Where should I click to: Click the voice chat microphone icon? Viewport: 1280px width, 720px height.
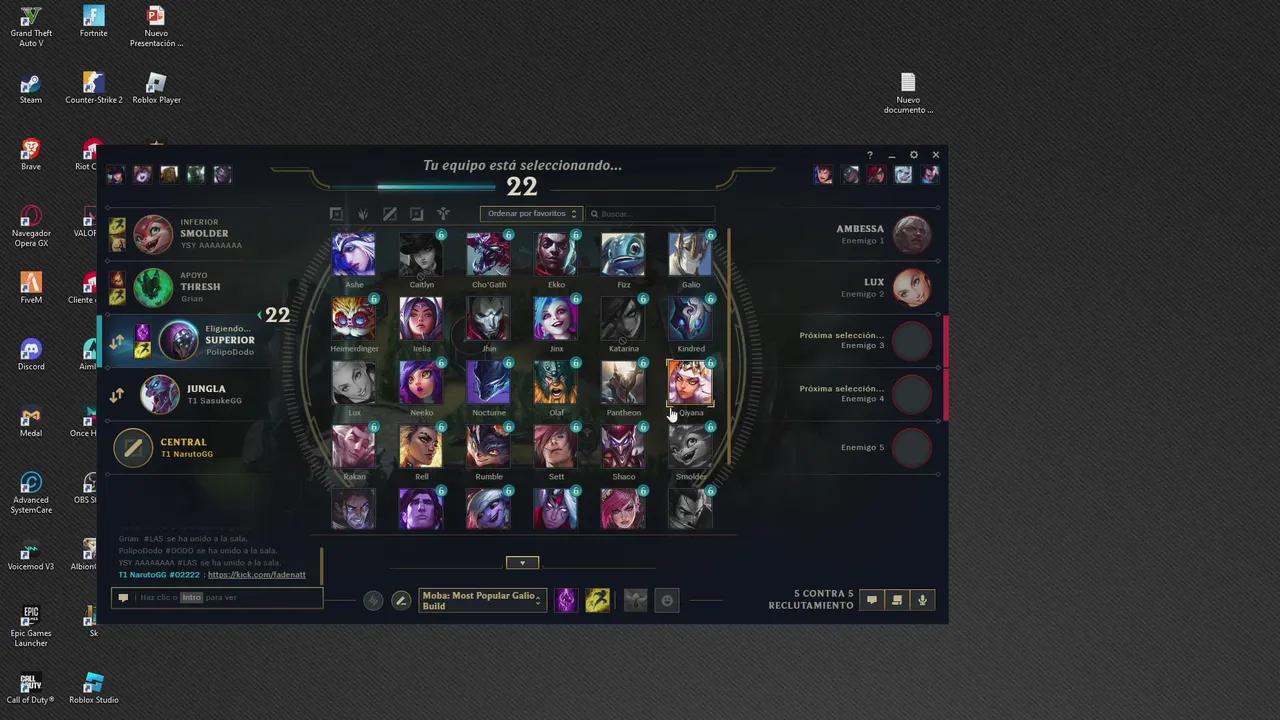point(922,600)
